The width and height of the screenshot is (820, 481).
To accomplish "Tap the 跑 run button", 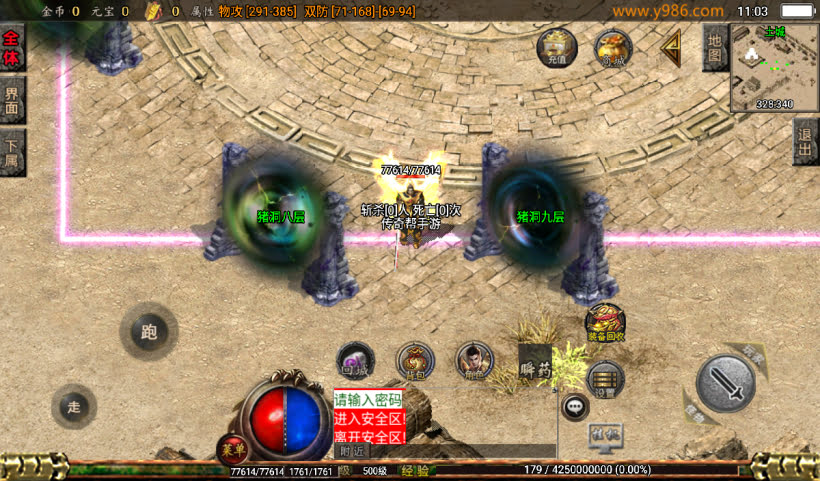I will (149, 332).
